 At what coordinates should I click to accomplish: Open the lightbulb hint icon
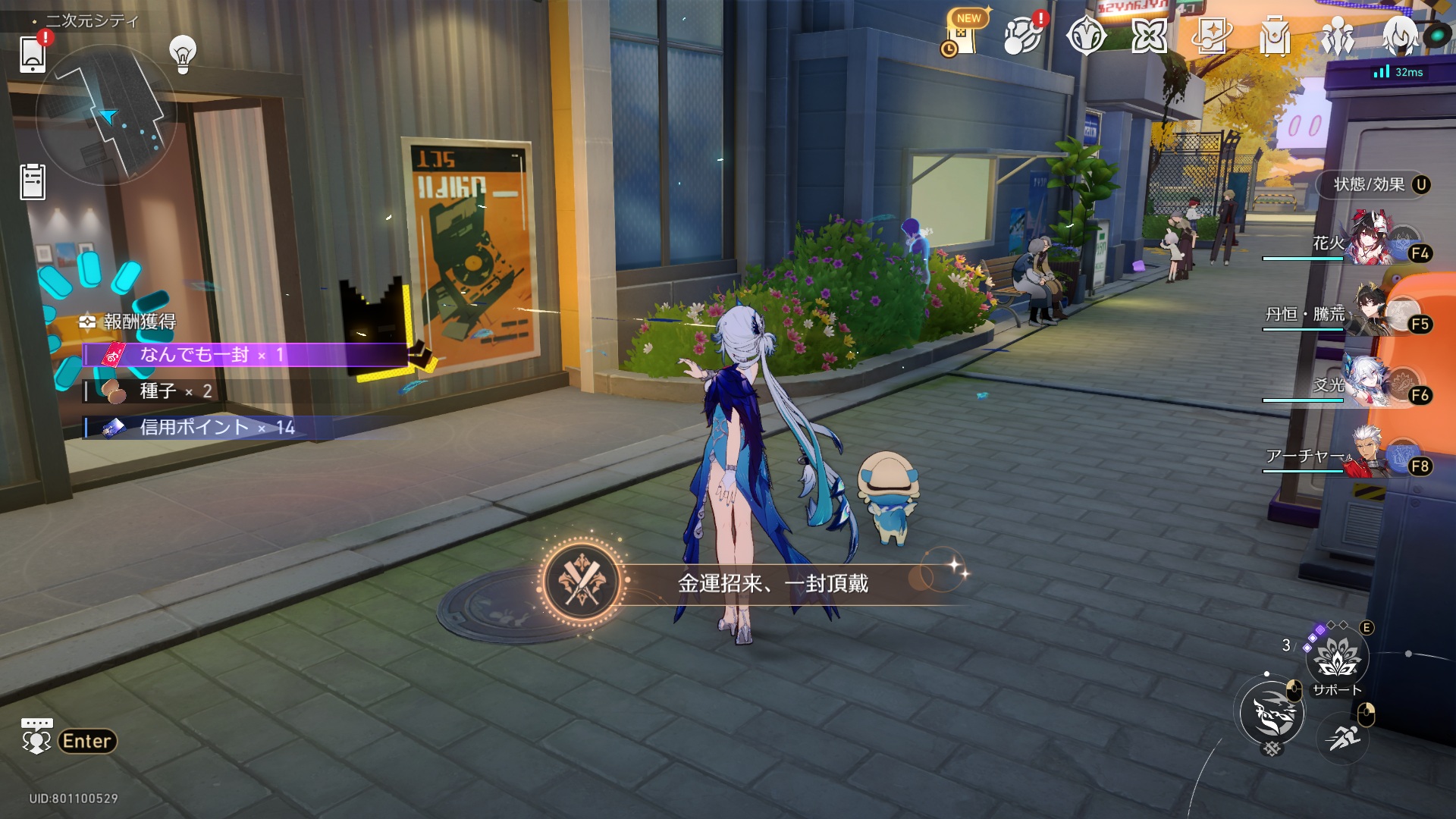[183, 54]
